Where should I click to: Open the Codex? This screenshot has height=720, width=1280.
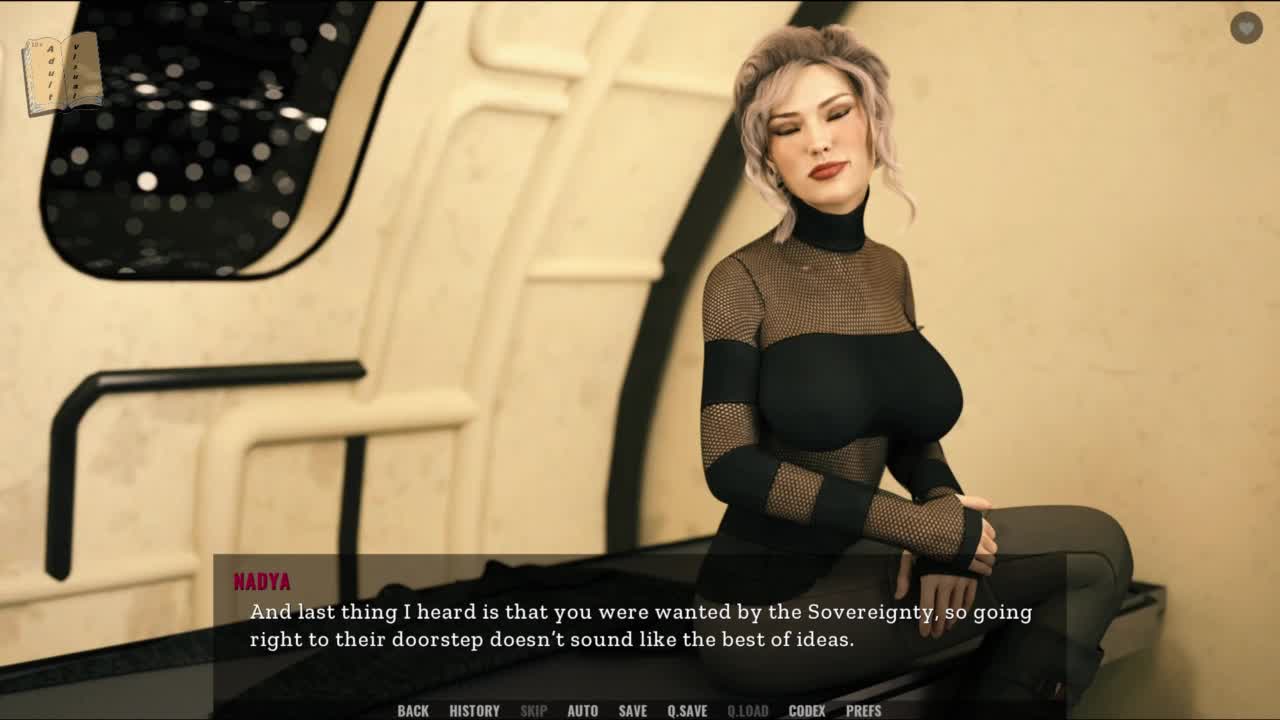[x=807, y=710]
